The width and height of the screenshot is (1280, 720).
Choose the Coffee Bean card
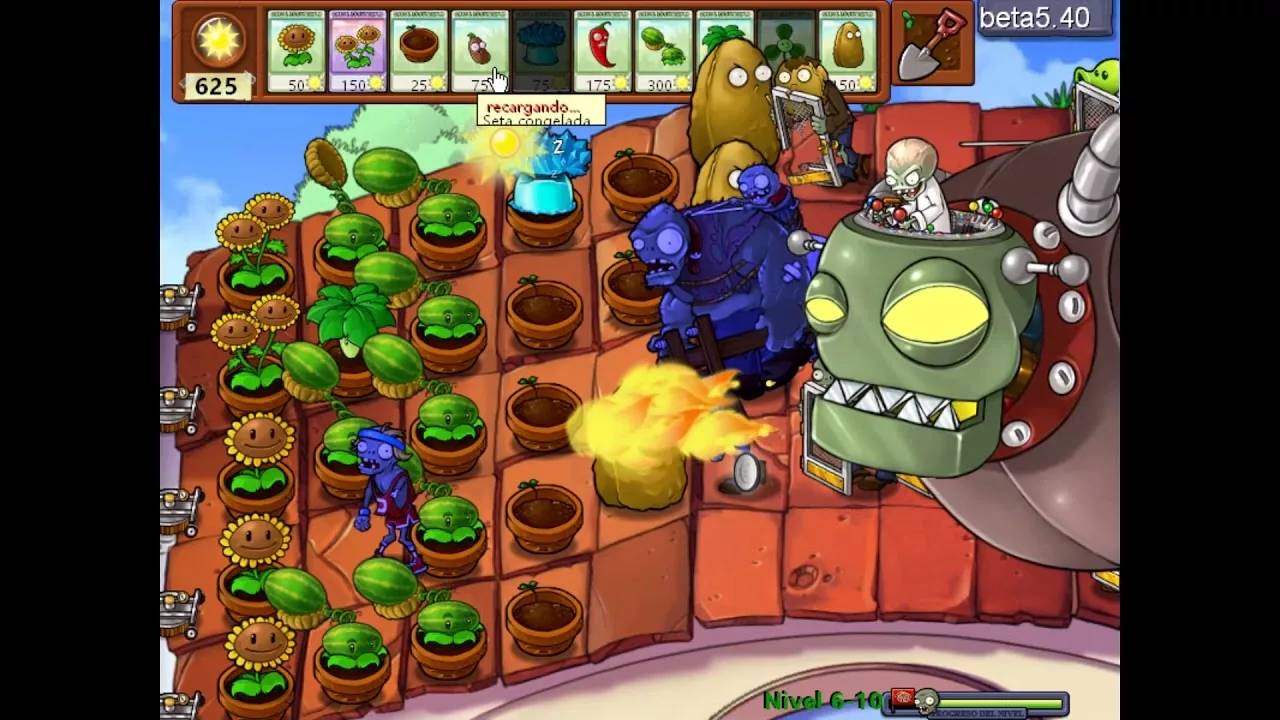coord(478,50)
